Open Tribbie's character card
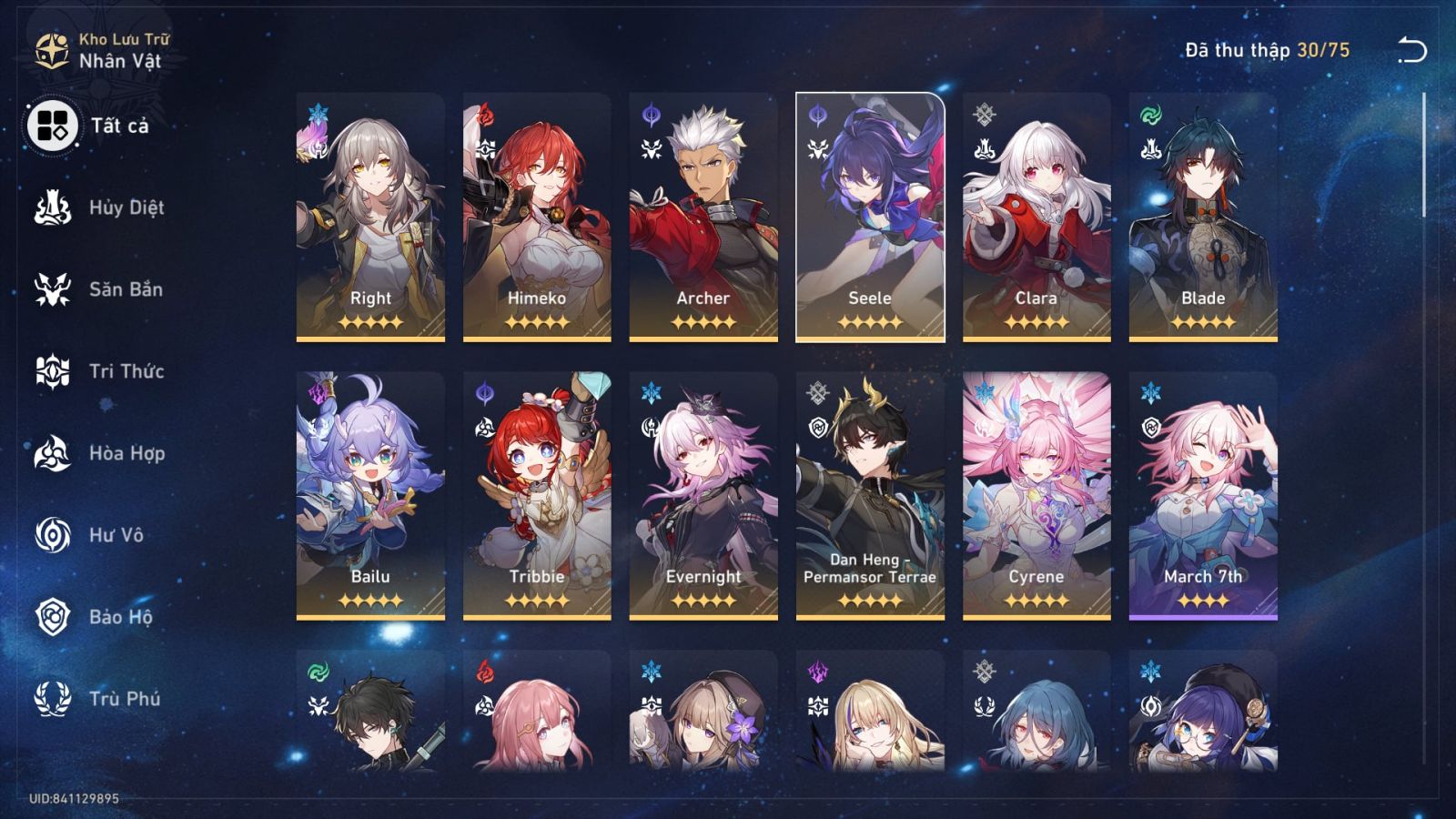The image size is (1456, 819). (x=535, y=491)
